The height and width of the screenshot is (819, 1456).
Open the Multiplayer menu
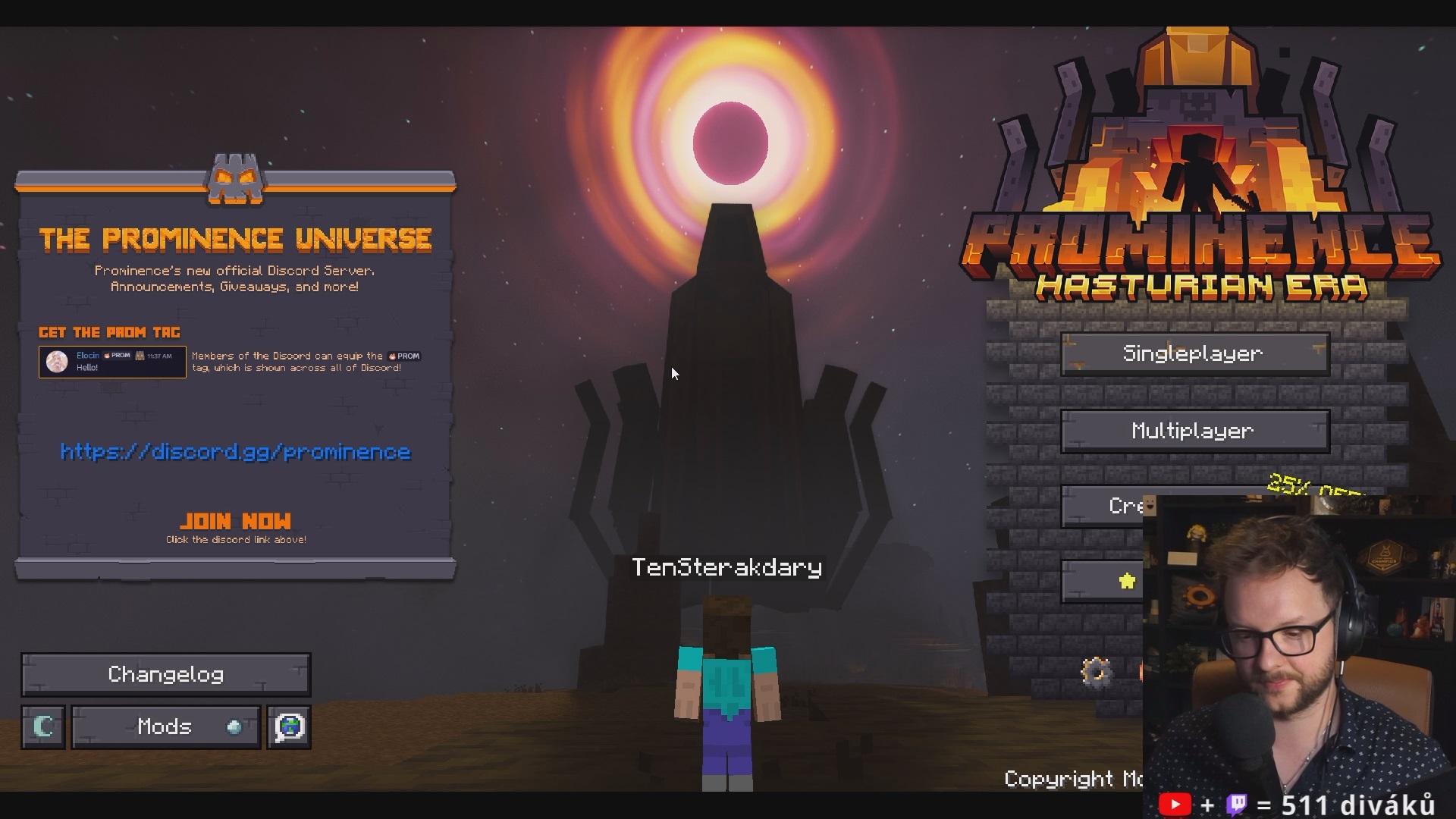1194,431
